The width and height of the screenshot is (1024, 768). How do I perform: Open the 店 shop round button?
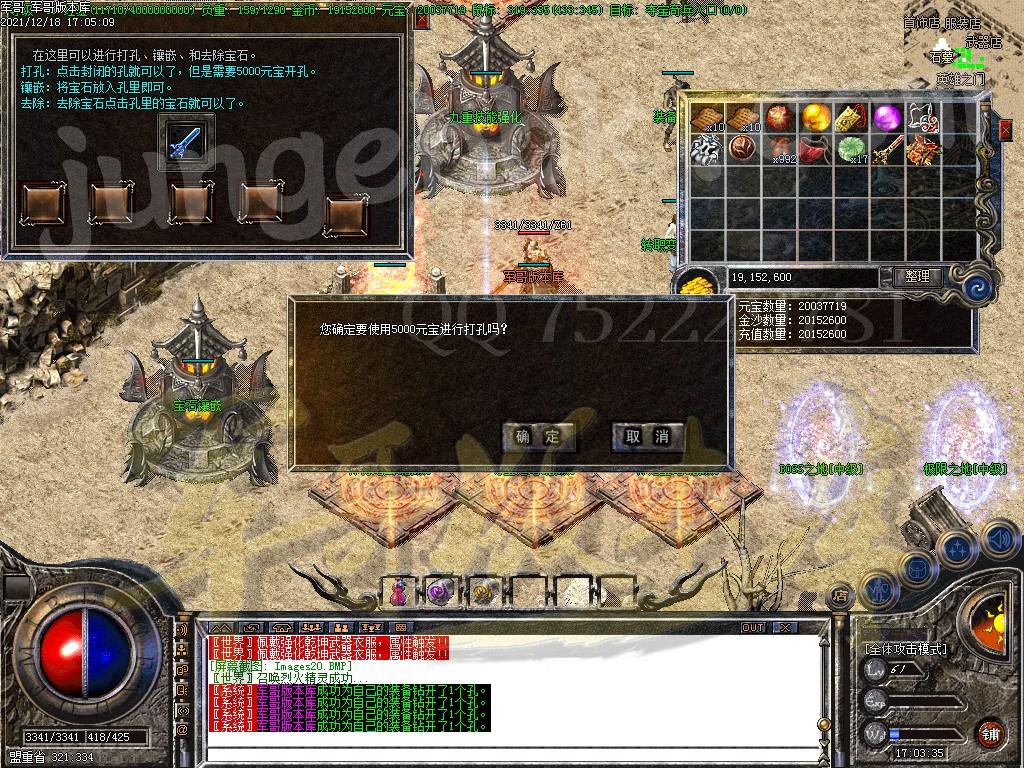840,593
